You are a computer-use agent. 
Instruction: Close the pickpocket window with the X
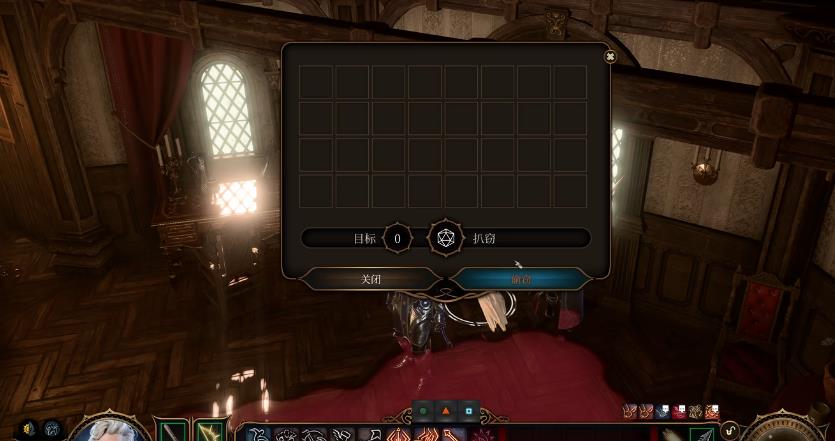pyautogui.click(x=610, y=57)
